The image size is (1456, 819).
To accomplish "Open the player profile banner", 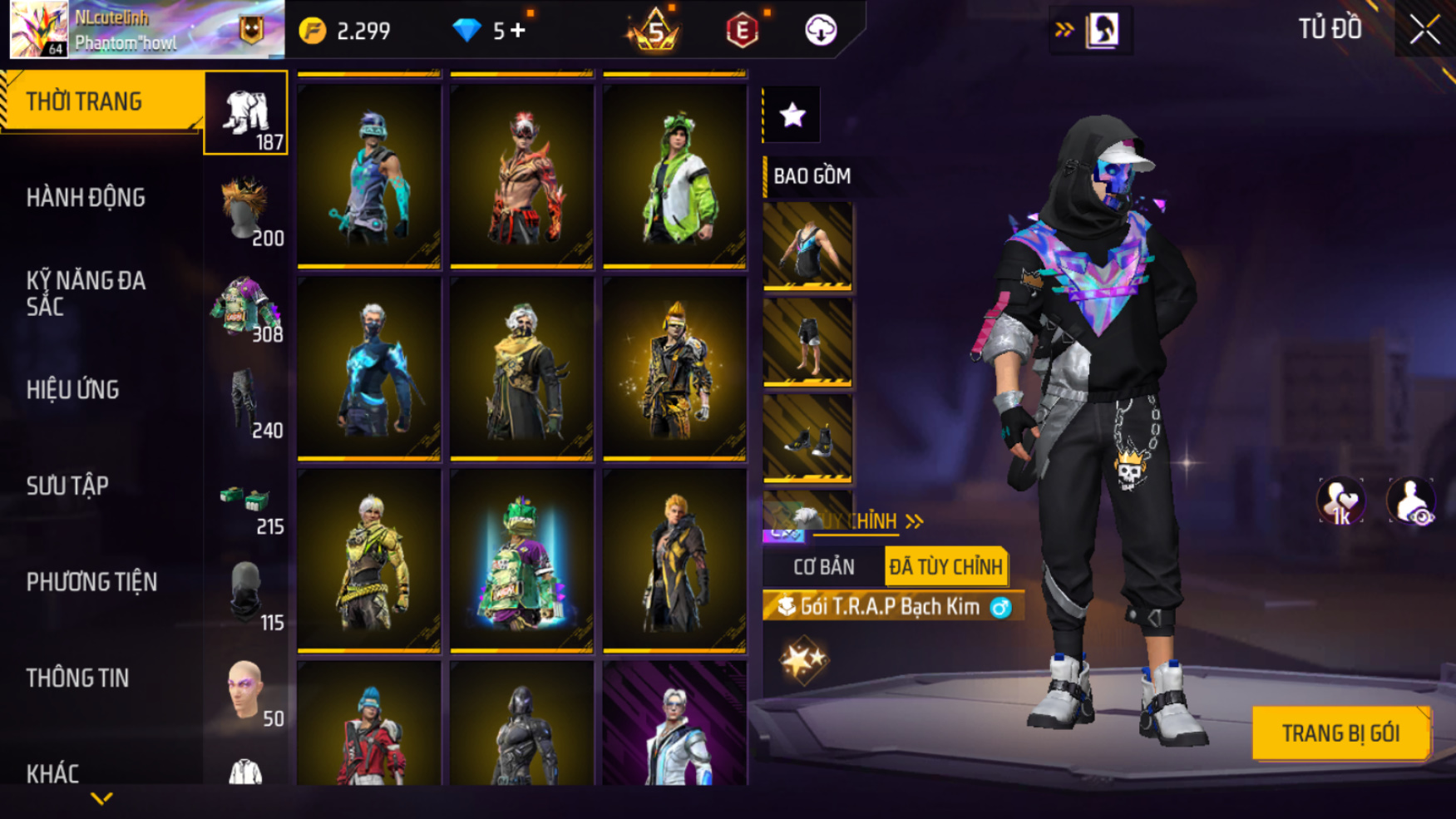I will (x=146, y=30).
